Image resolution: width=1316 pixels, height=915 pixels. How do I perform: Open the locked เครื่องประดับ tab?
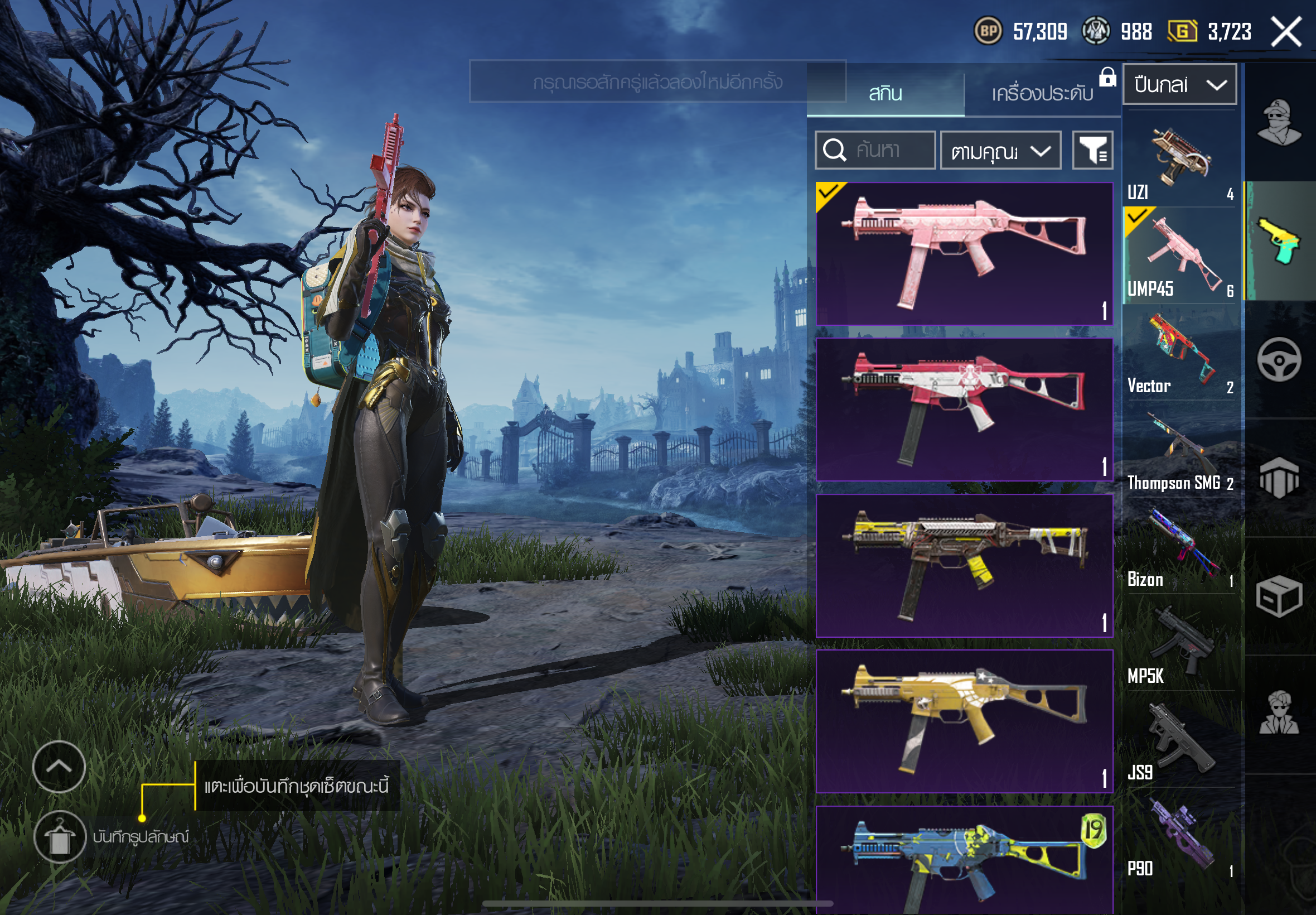tap(1042, 93)
